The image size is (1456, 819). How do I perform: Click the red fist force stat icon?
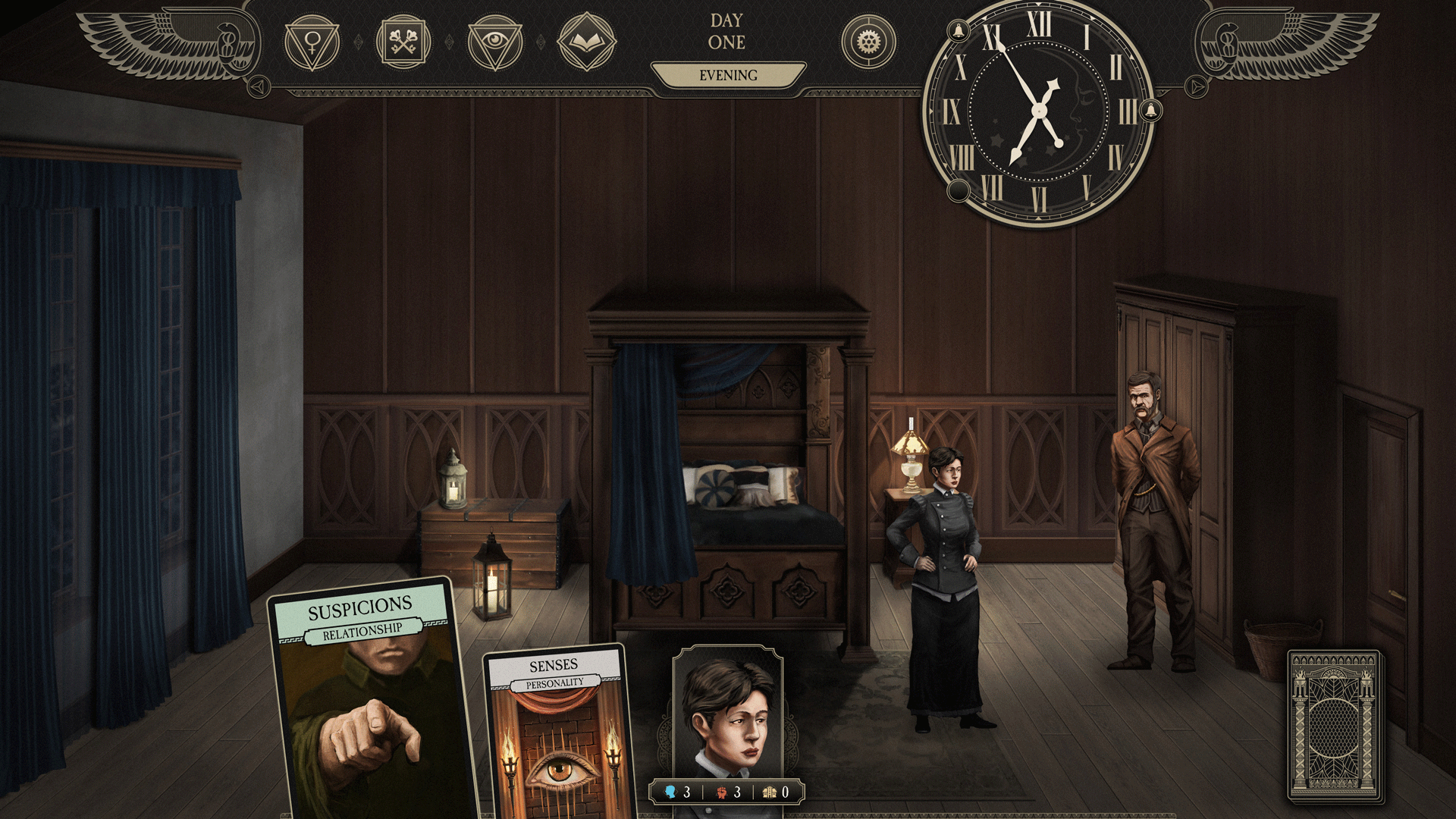(x=723, y=792)
